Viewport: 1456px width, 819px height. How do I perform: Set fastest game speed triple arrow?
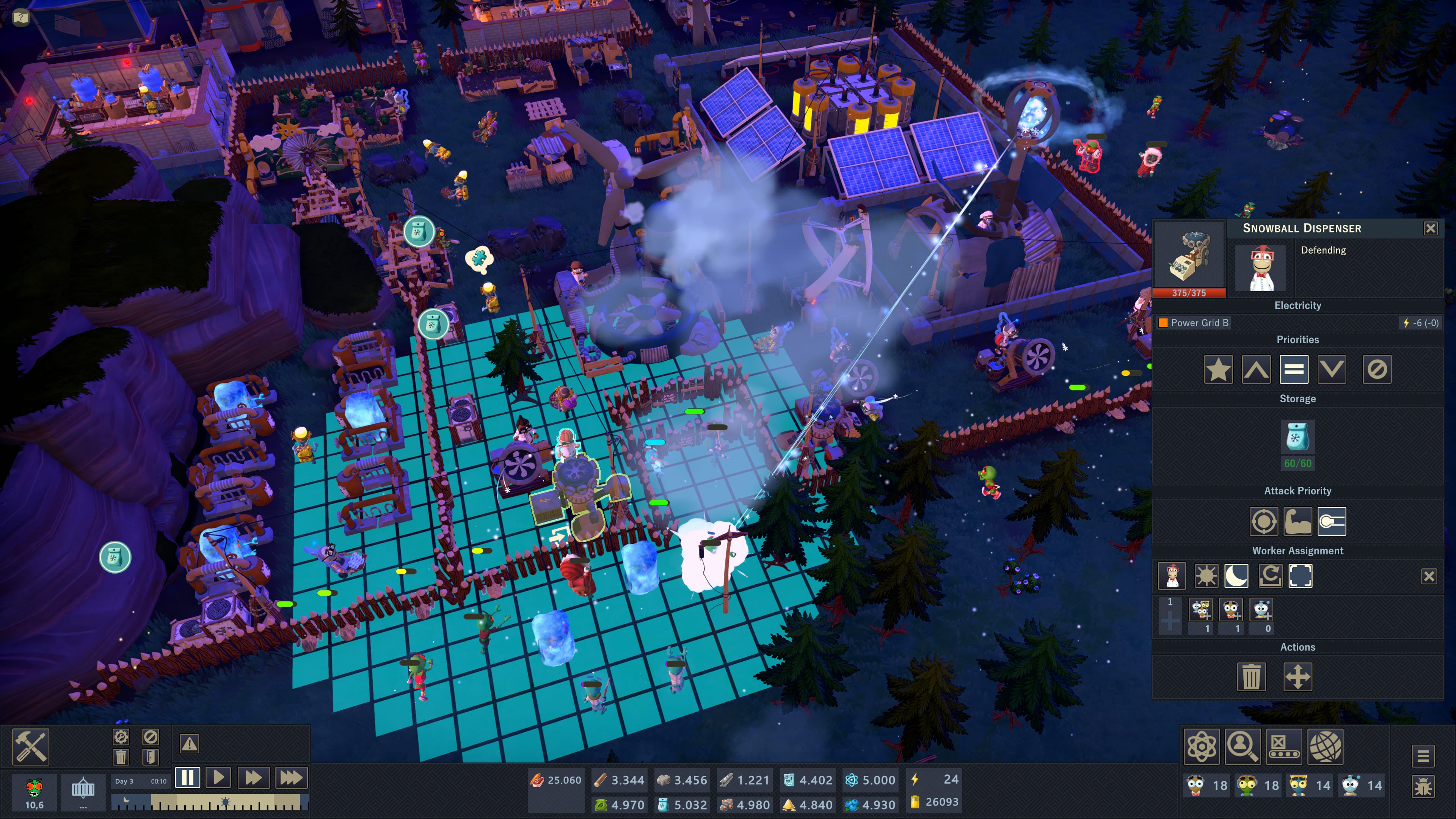tap(292, 778)
